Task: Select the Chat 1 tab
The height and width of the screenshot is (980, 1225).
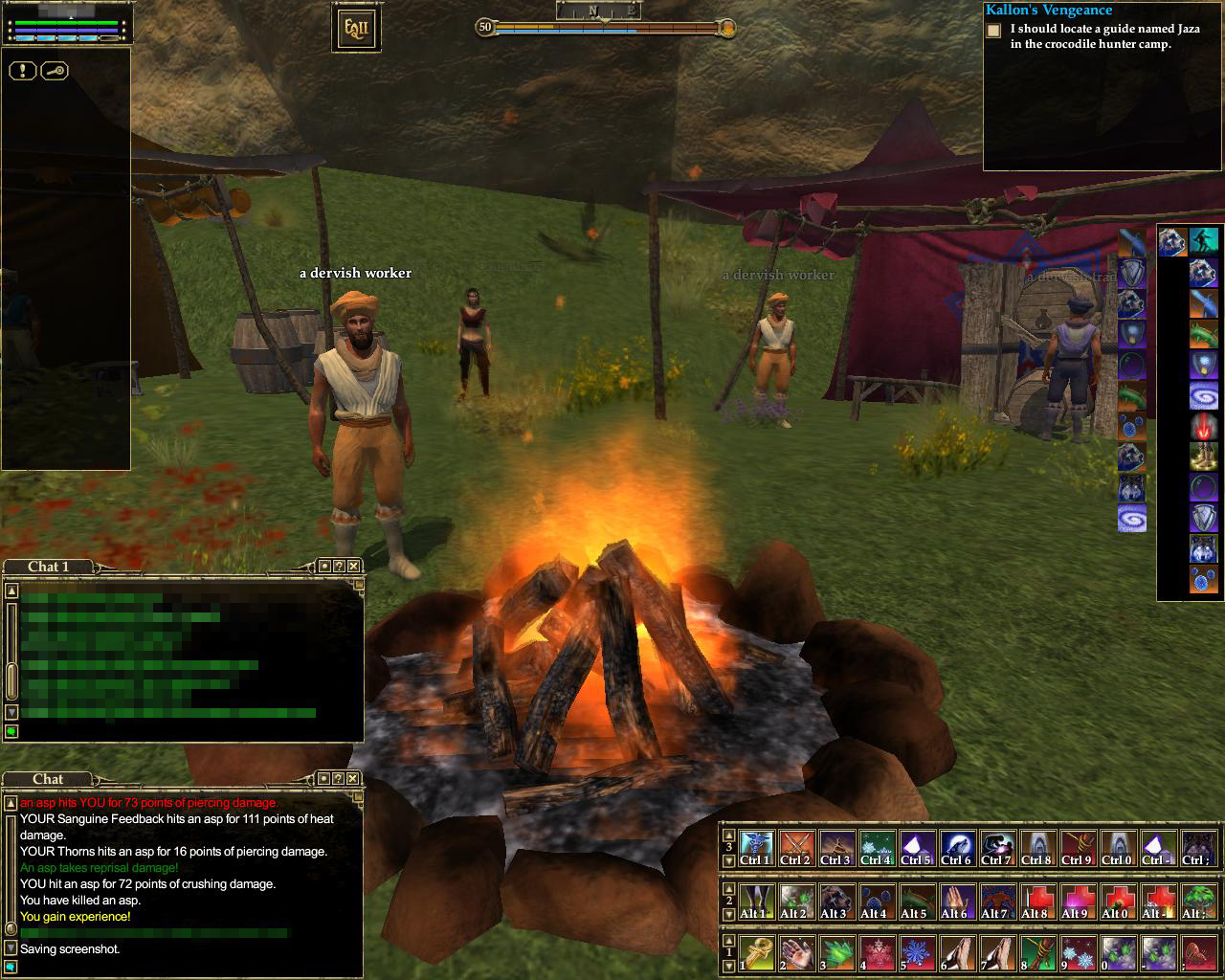Action: tap(48, 567)
